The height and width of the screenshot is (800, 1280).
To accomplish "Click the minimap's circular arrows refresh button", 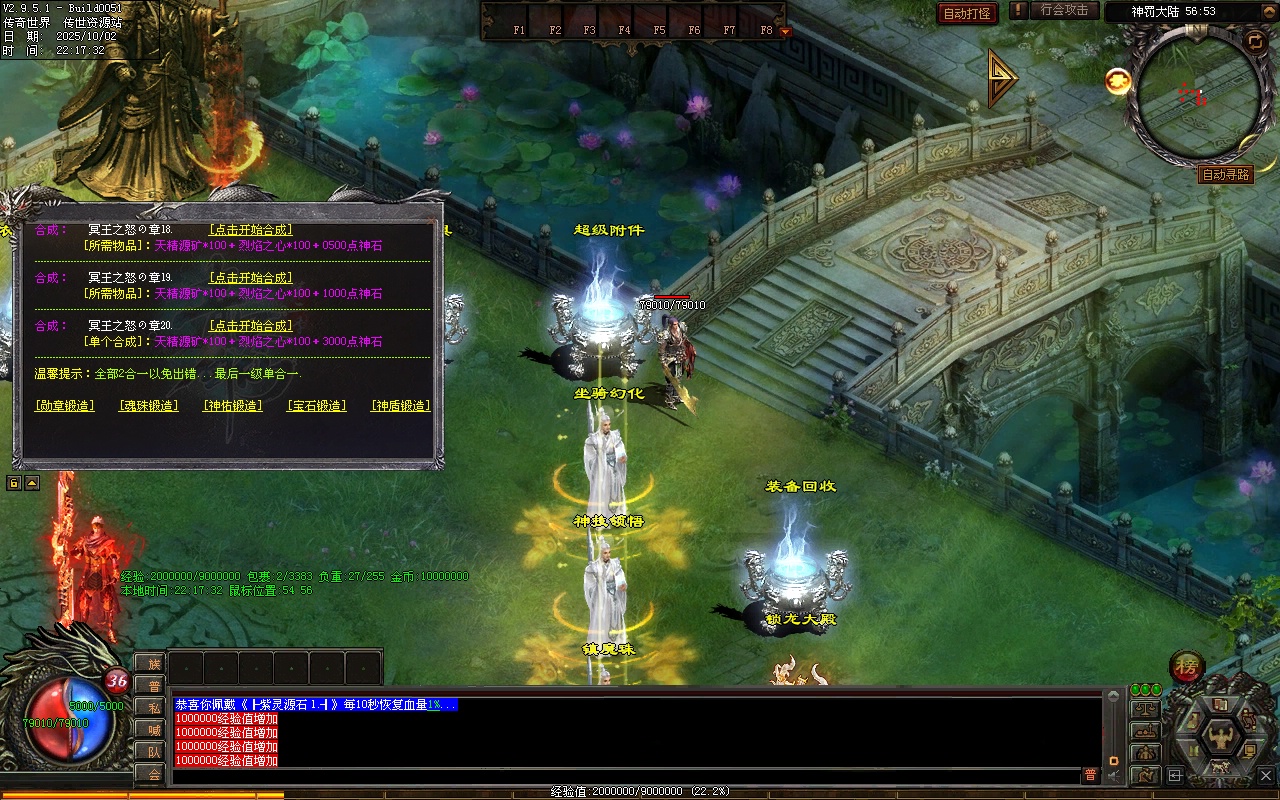I will (1255, 40).
